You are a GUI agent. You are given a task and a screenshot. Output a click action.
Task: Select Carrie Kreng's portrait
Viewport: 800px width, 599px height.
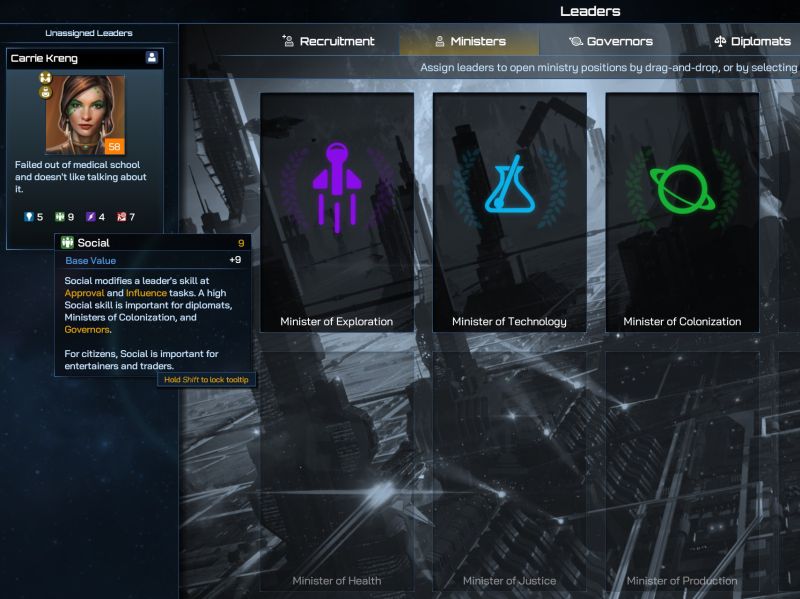pyautogui.click(x=85, y=114)
